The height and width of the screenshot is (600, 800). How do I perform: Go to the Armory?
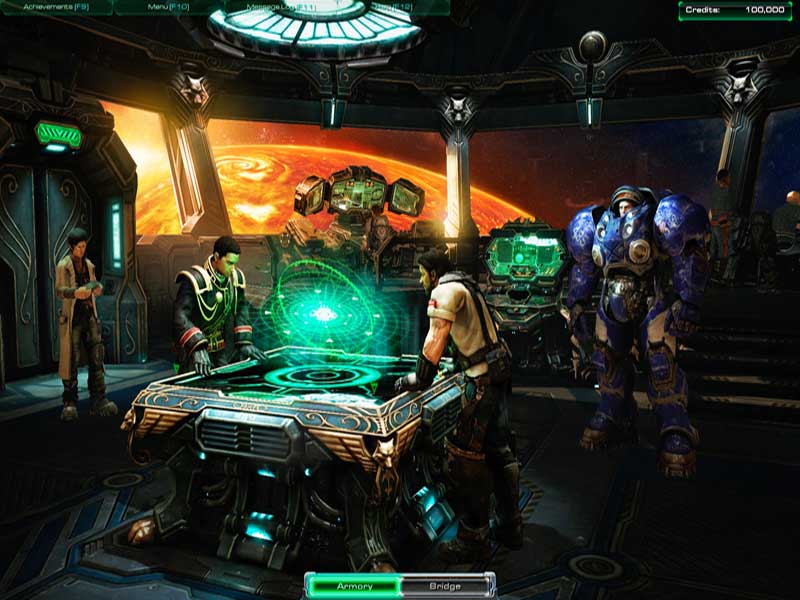pos(354,586)
